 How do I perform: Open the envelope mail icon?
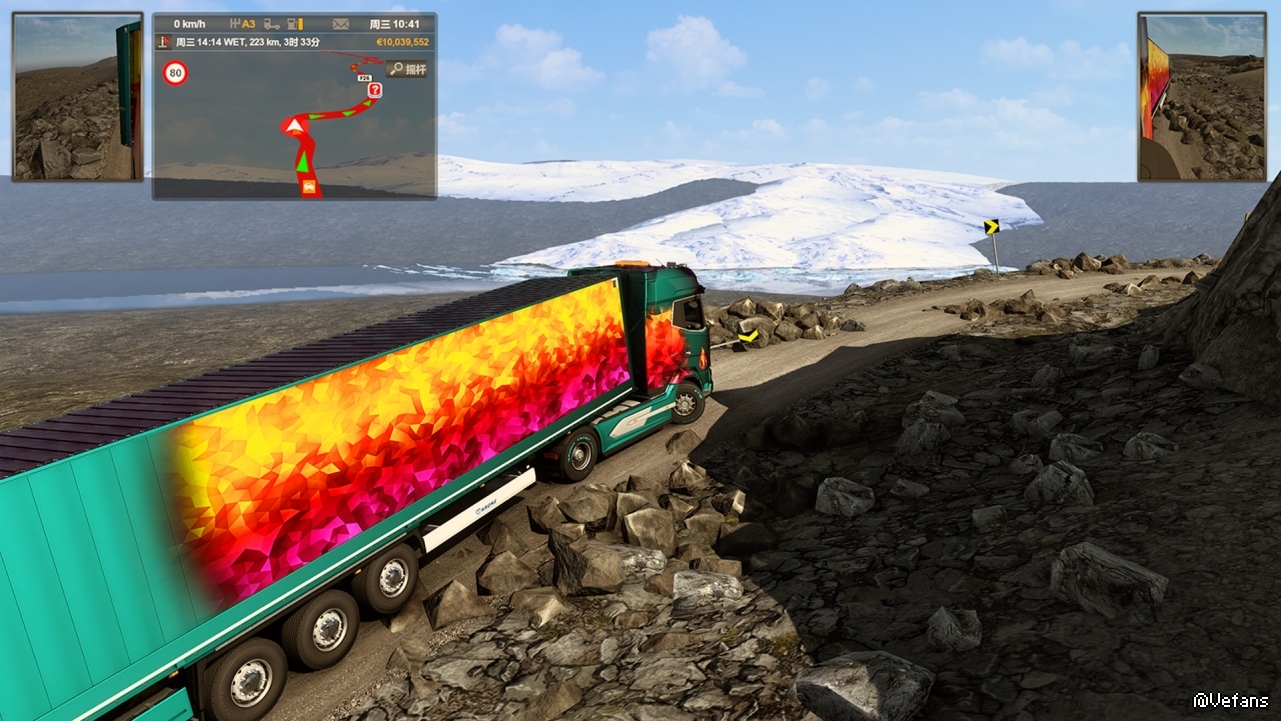[x=341, y=24]
